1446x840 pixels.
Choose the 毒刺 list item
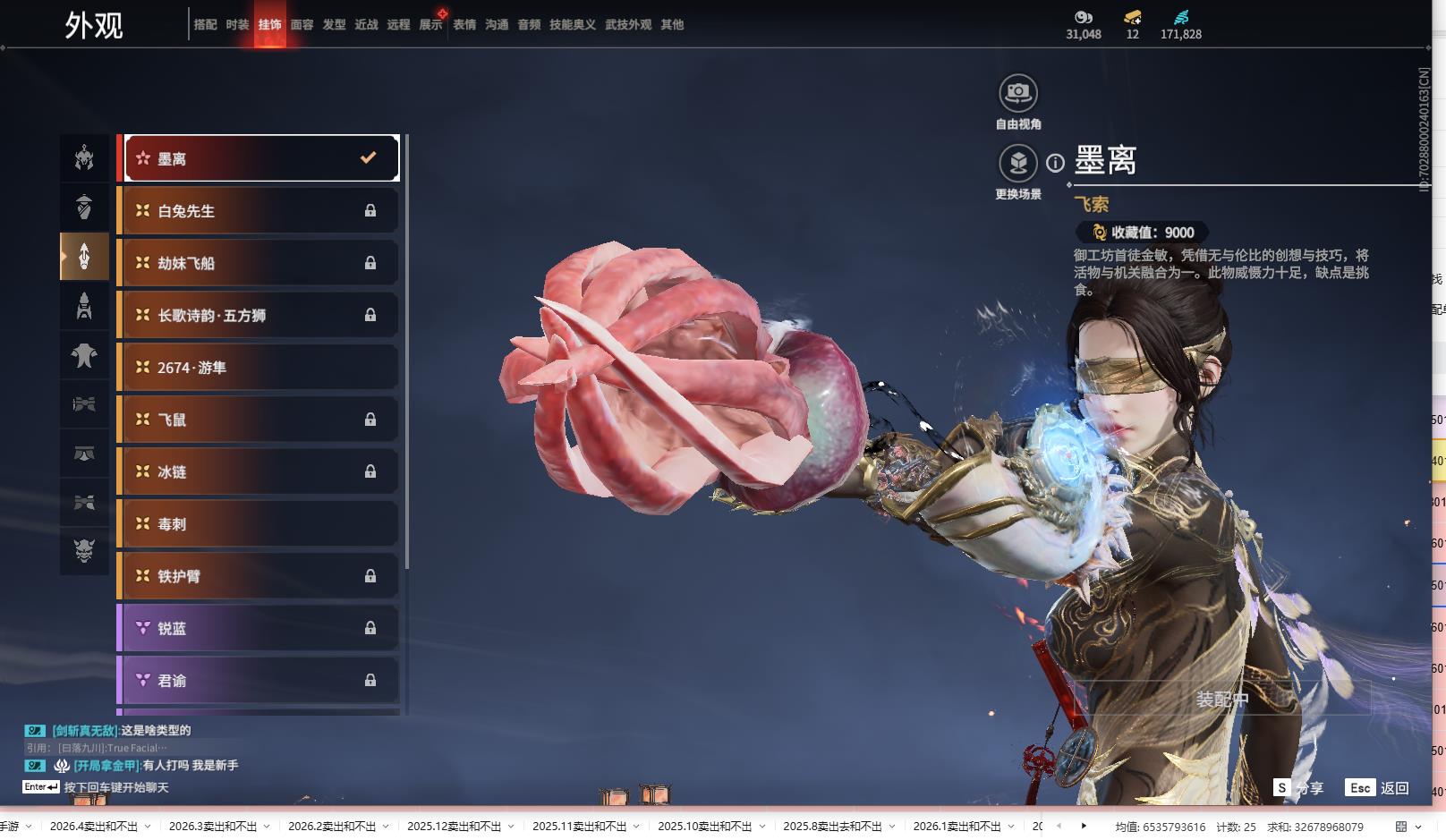tap(260, 524)
